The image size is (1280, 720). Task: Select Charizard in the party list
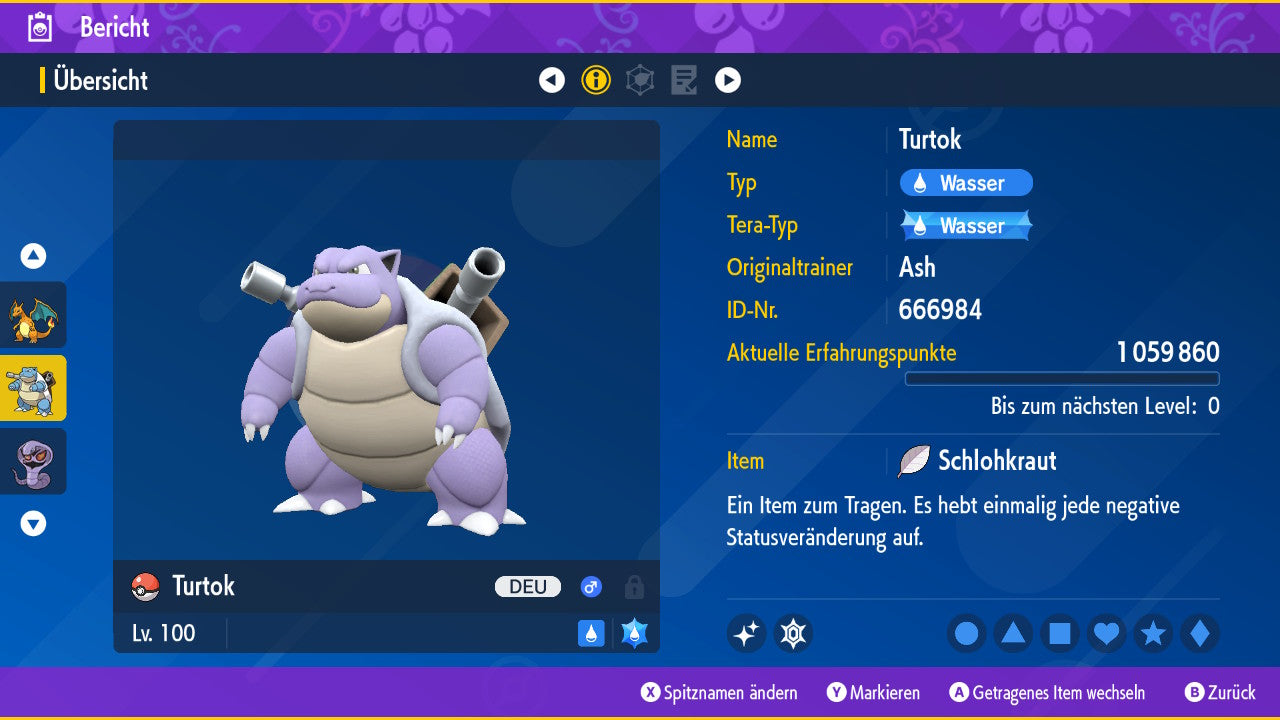pyautogui.click(x=33, y=315)
